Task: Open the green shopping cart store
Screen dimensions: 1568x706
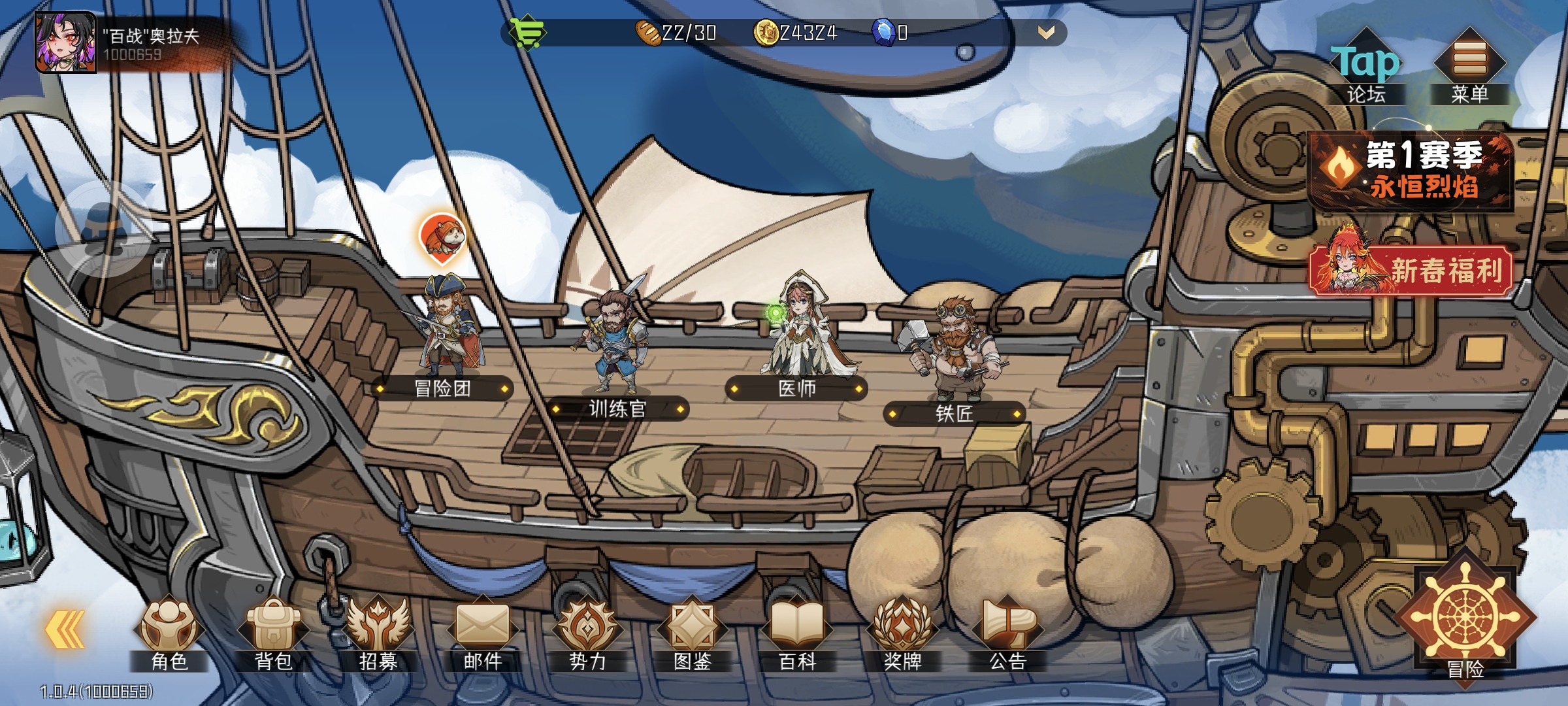Action: tap(527, 32)
